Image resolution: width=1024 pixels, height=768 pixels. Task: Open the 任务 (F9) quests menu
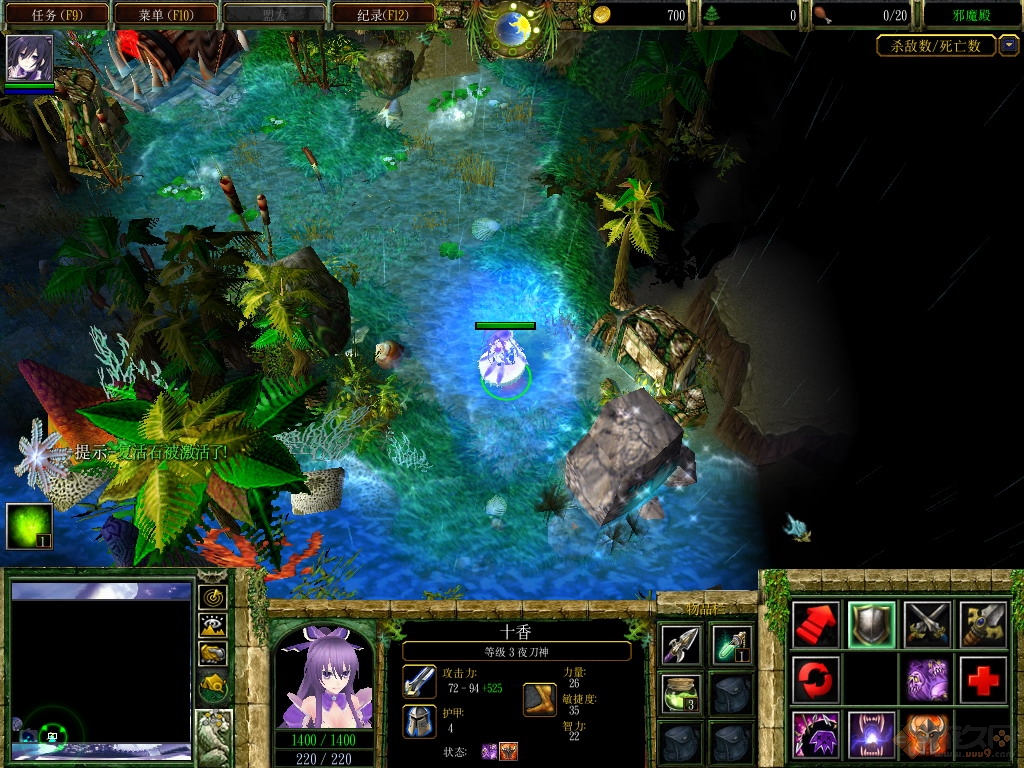click(x=56, y=14)
